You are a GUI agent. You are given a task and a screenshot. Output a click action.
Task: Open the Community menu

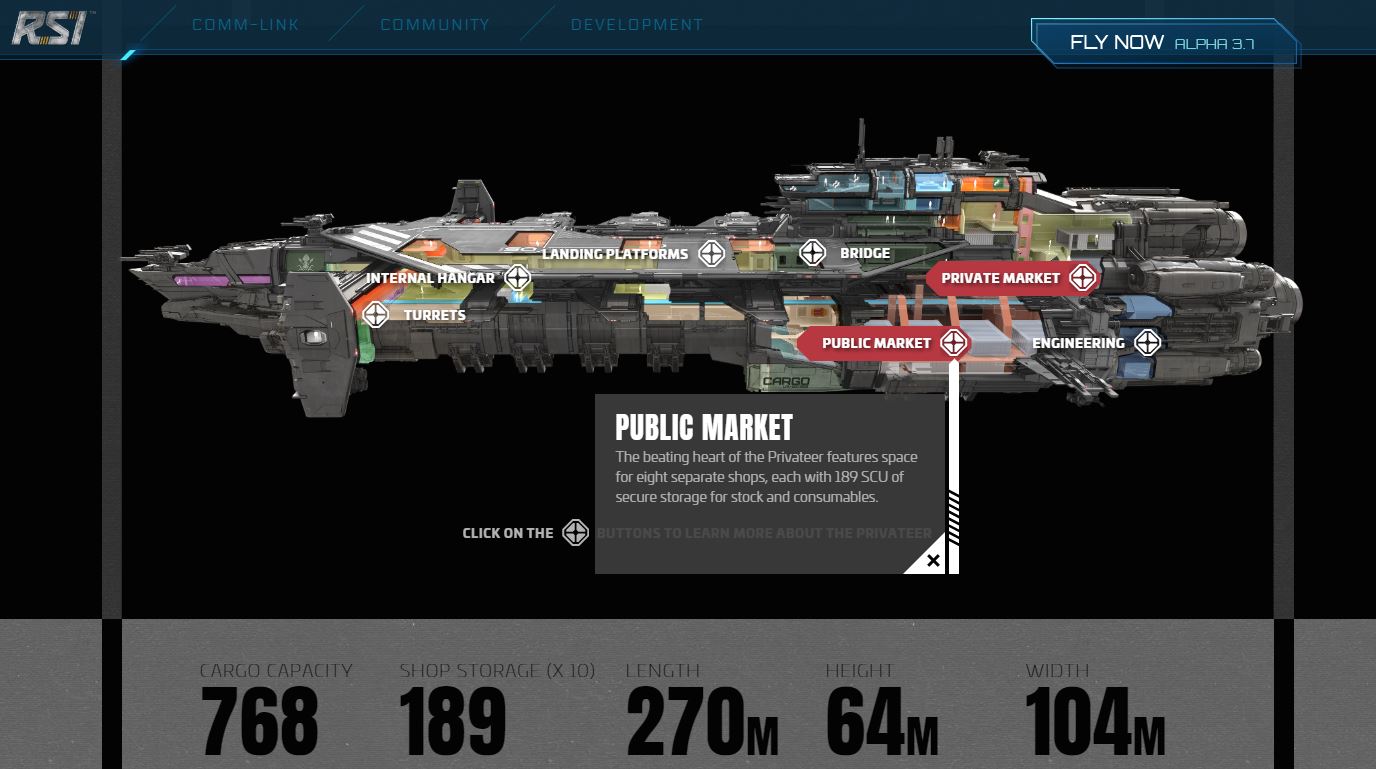[x=435, y=25]
